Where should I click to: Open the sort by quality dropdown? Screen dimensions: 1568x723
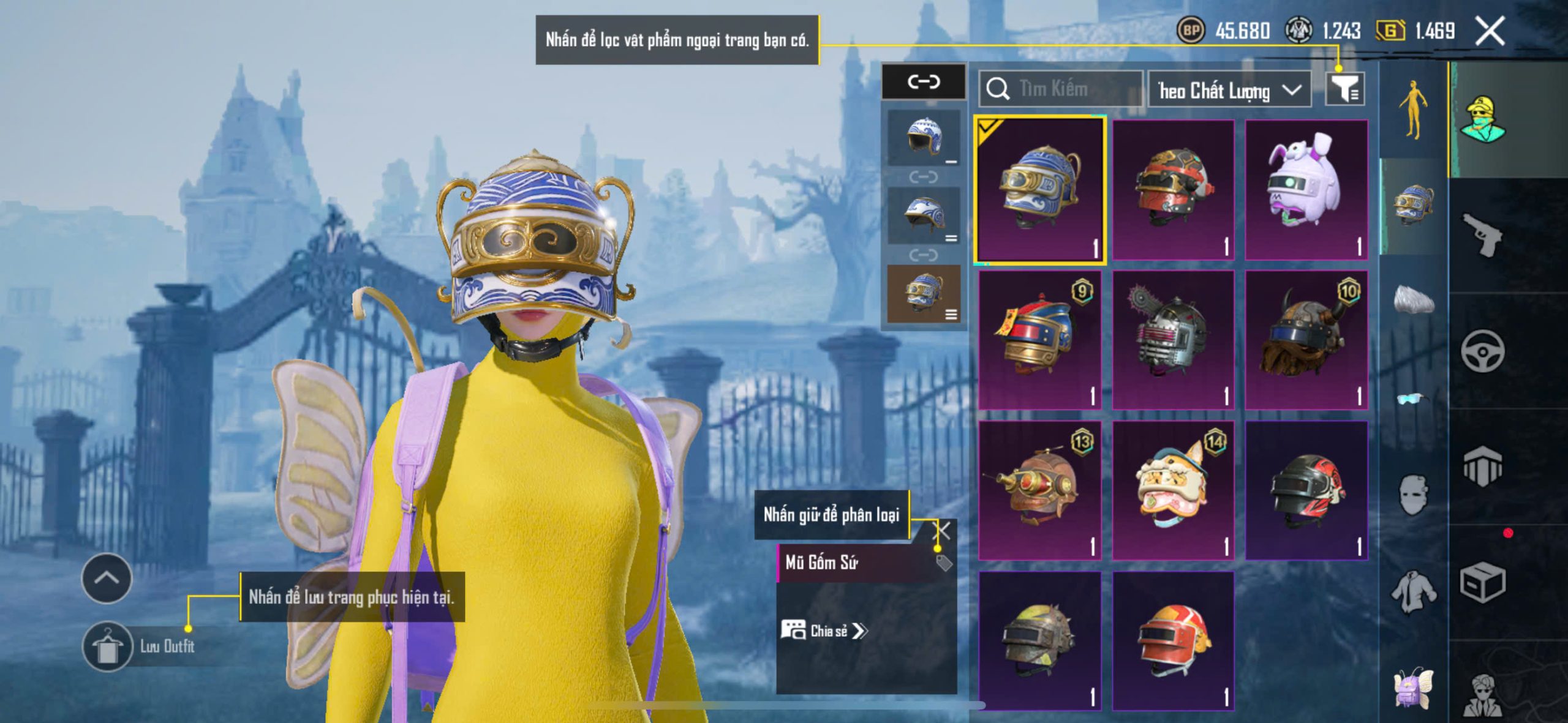point(1228,90)
